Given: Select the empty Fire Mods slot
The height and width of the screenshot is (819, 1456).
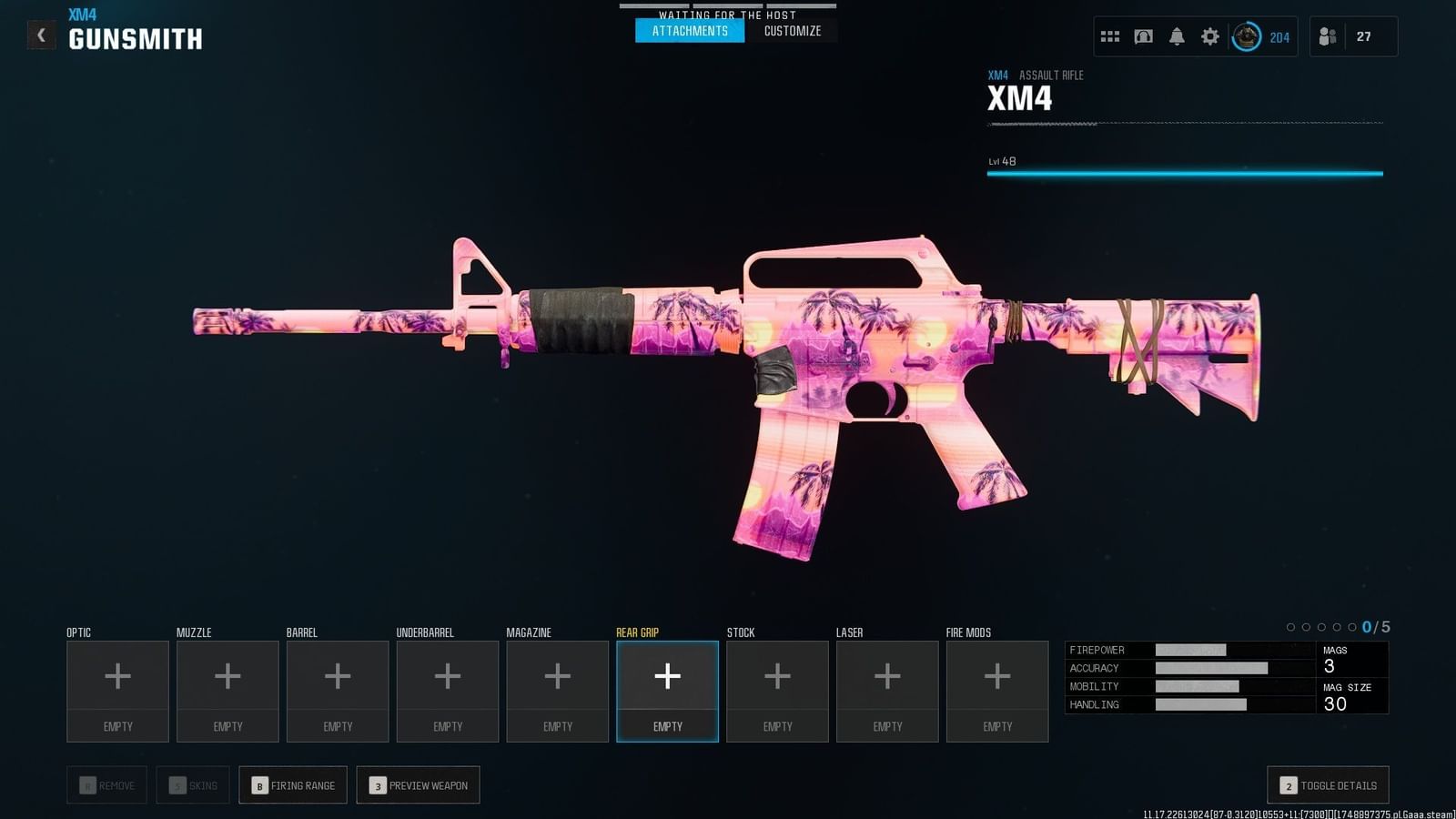Looking at the screenshot, I should click(996, 690).
